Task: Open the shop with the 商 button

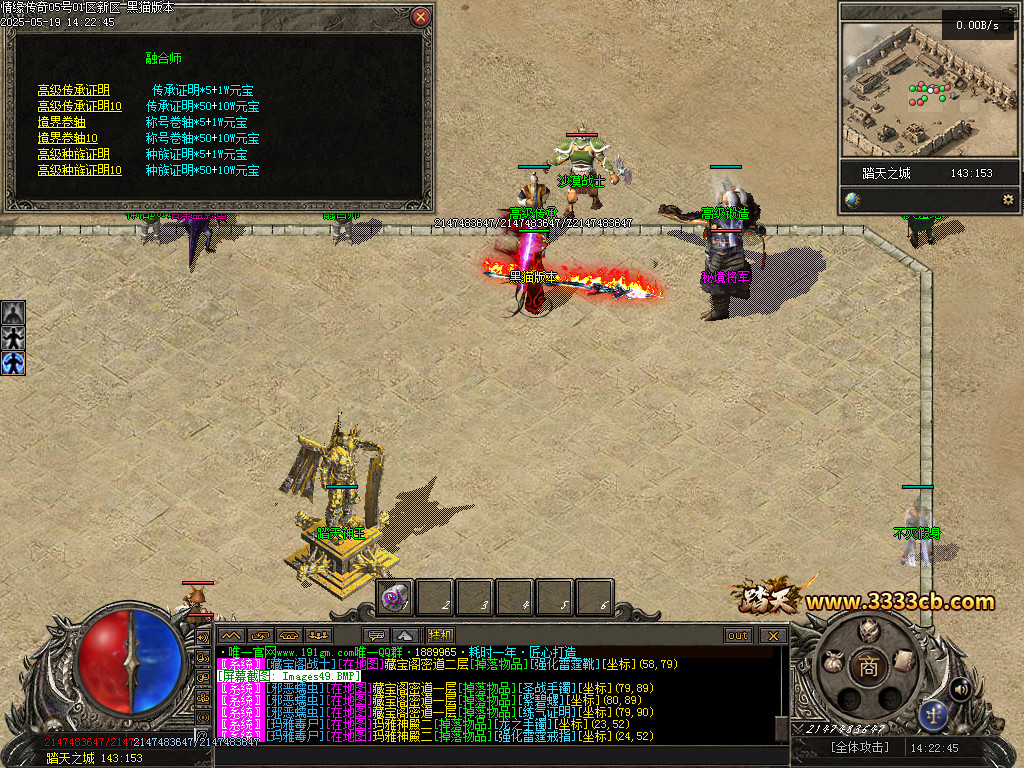Action: (x=868, y=667)
